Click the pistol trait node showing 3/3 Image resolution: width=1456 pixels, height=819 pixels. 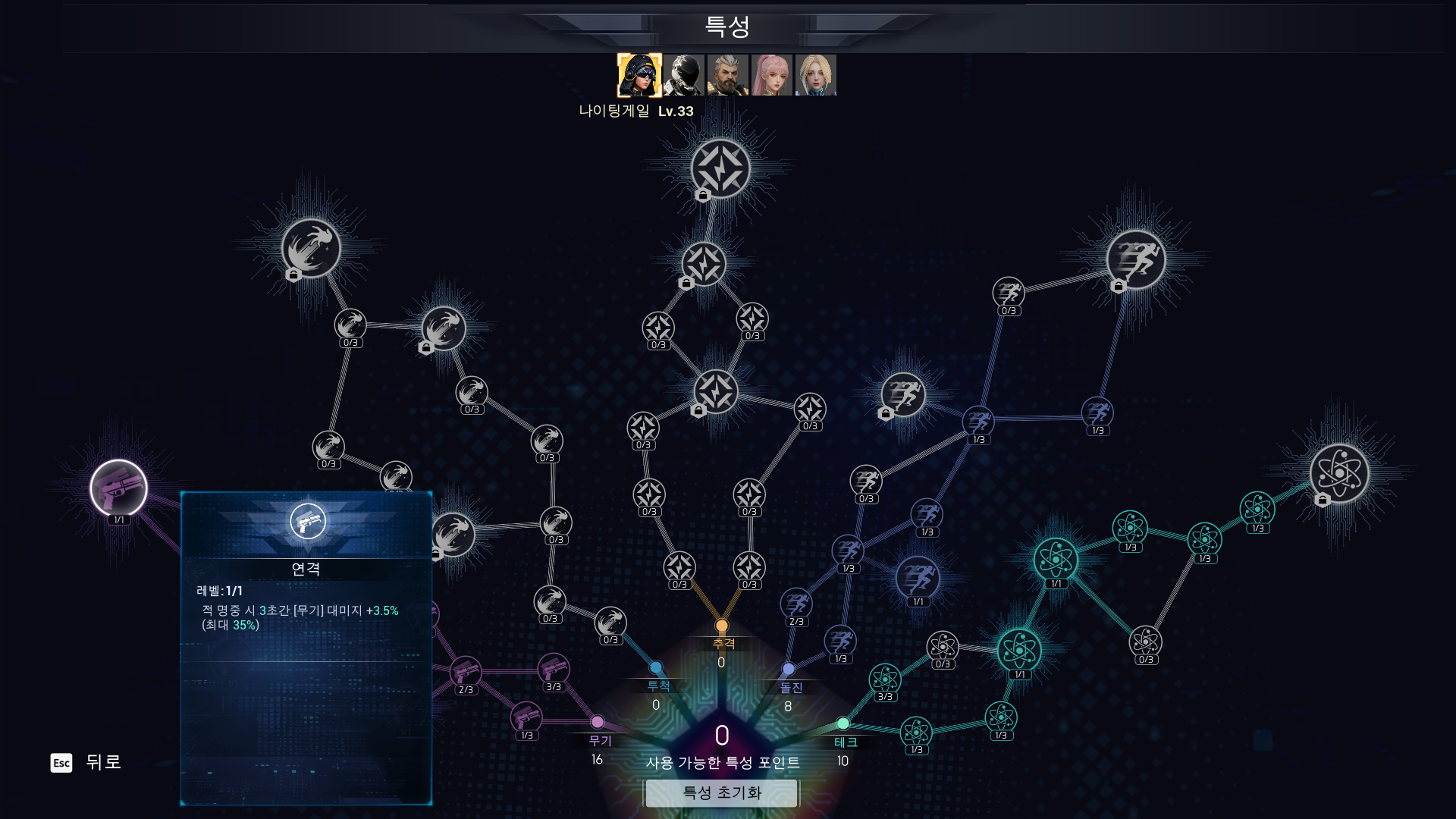[x=554, y=669]
